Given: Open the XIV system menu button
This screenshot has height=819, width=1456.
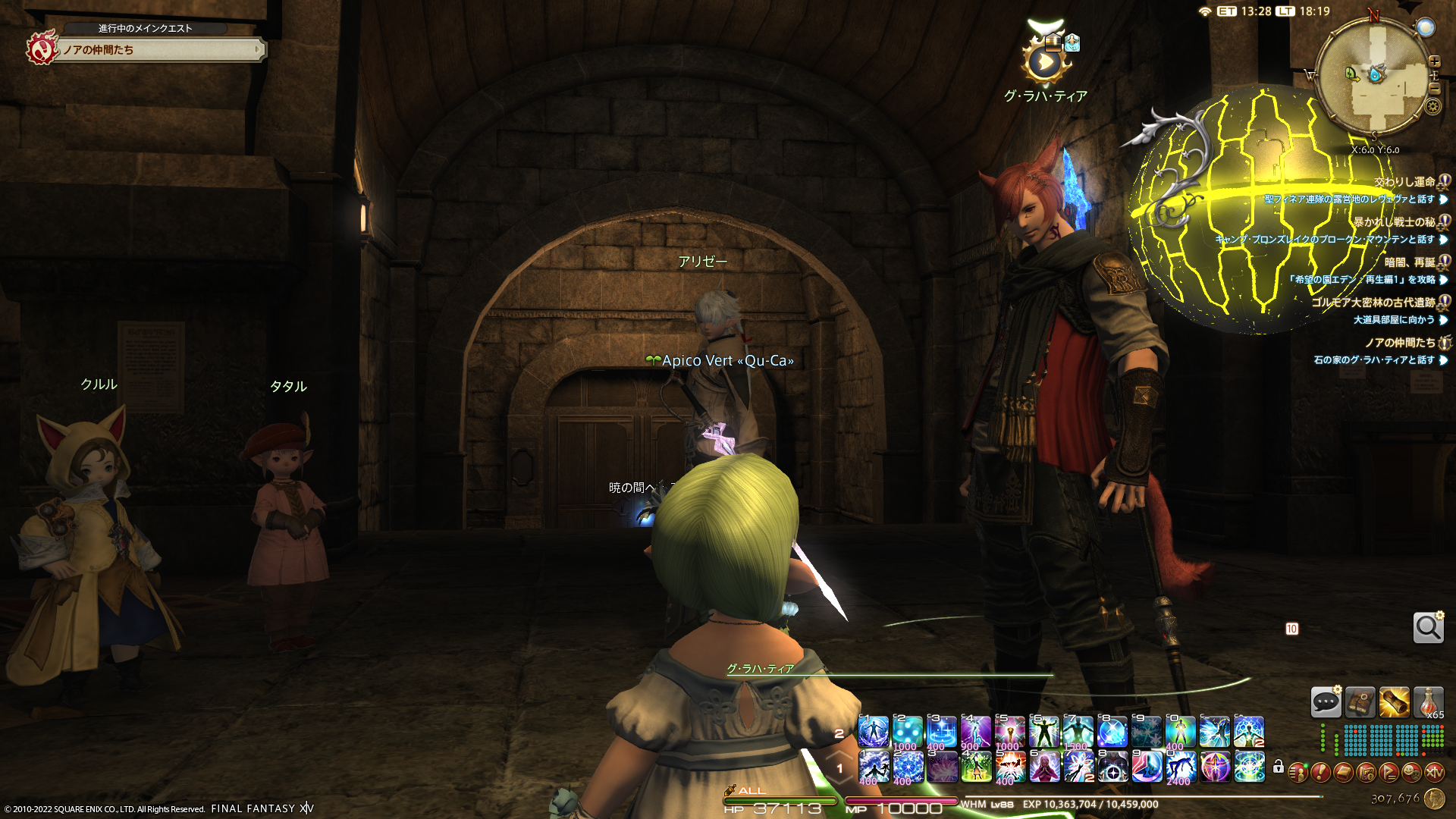Looking at the screenshot, I should 1434,772.
